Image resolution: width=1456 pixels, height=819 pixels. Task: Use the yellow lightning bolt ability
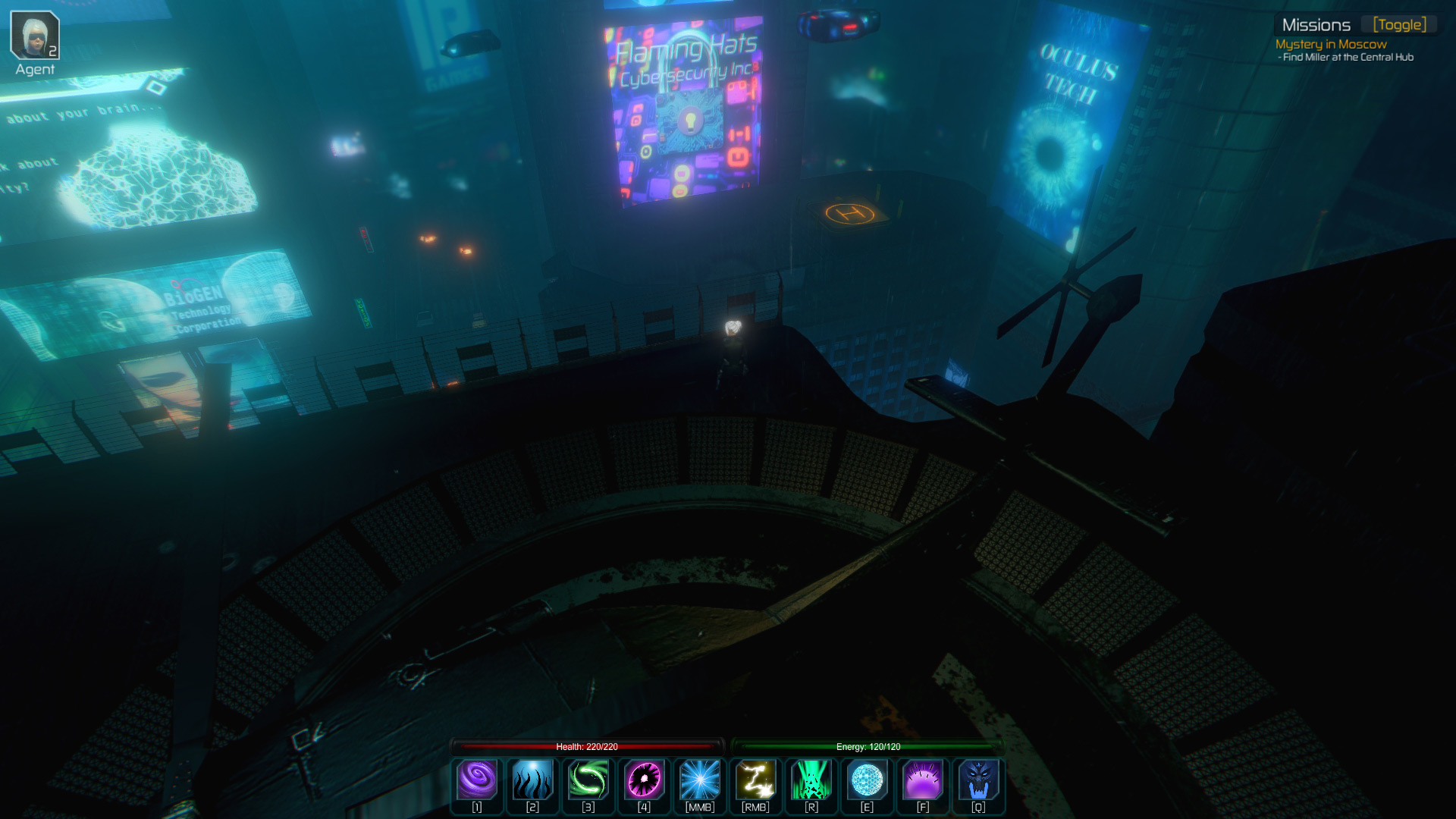755,780
